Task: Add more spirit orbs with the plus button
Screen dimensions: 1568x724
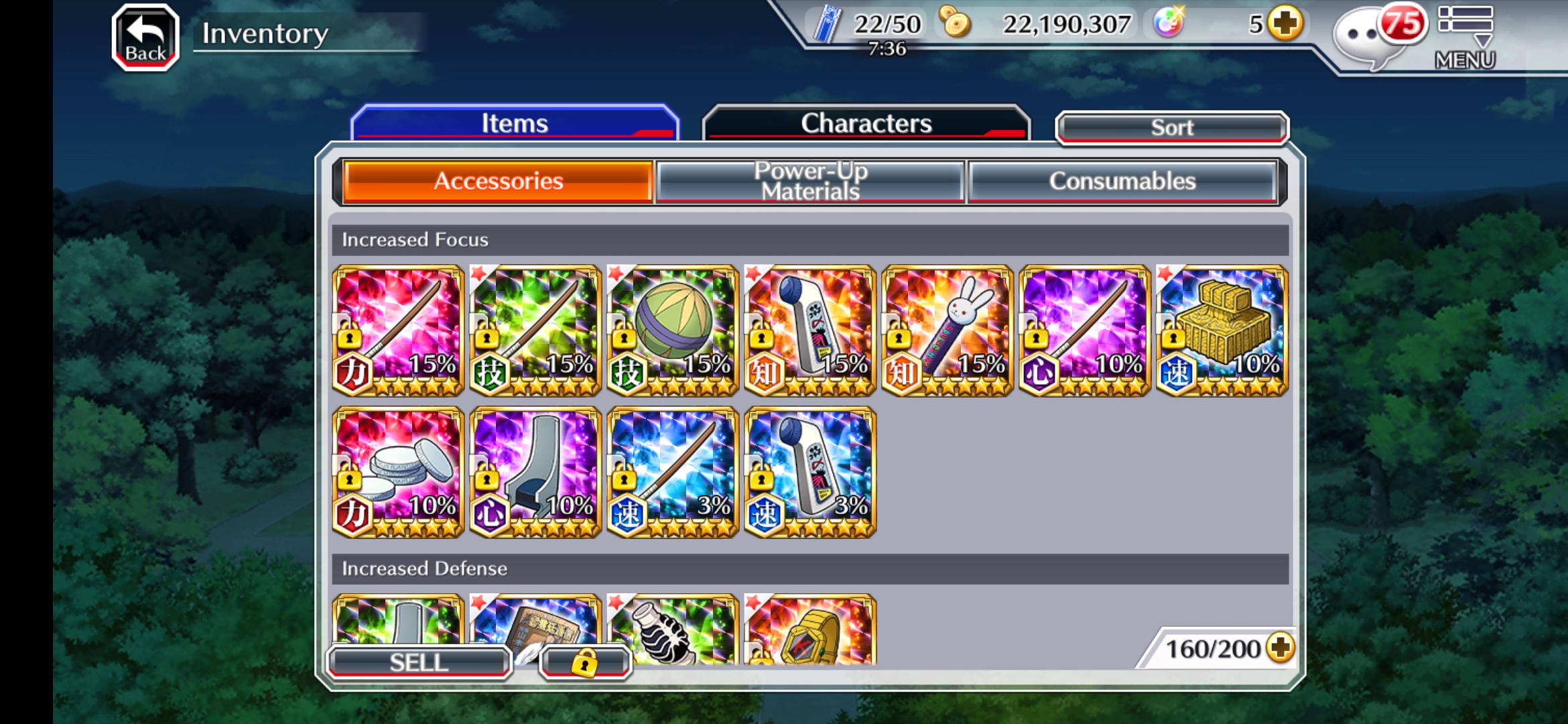Action: click(1285, 24)
